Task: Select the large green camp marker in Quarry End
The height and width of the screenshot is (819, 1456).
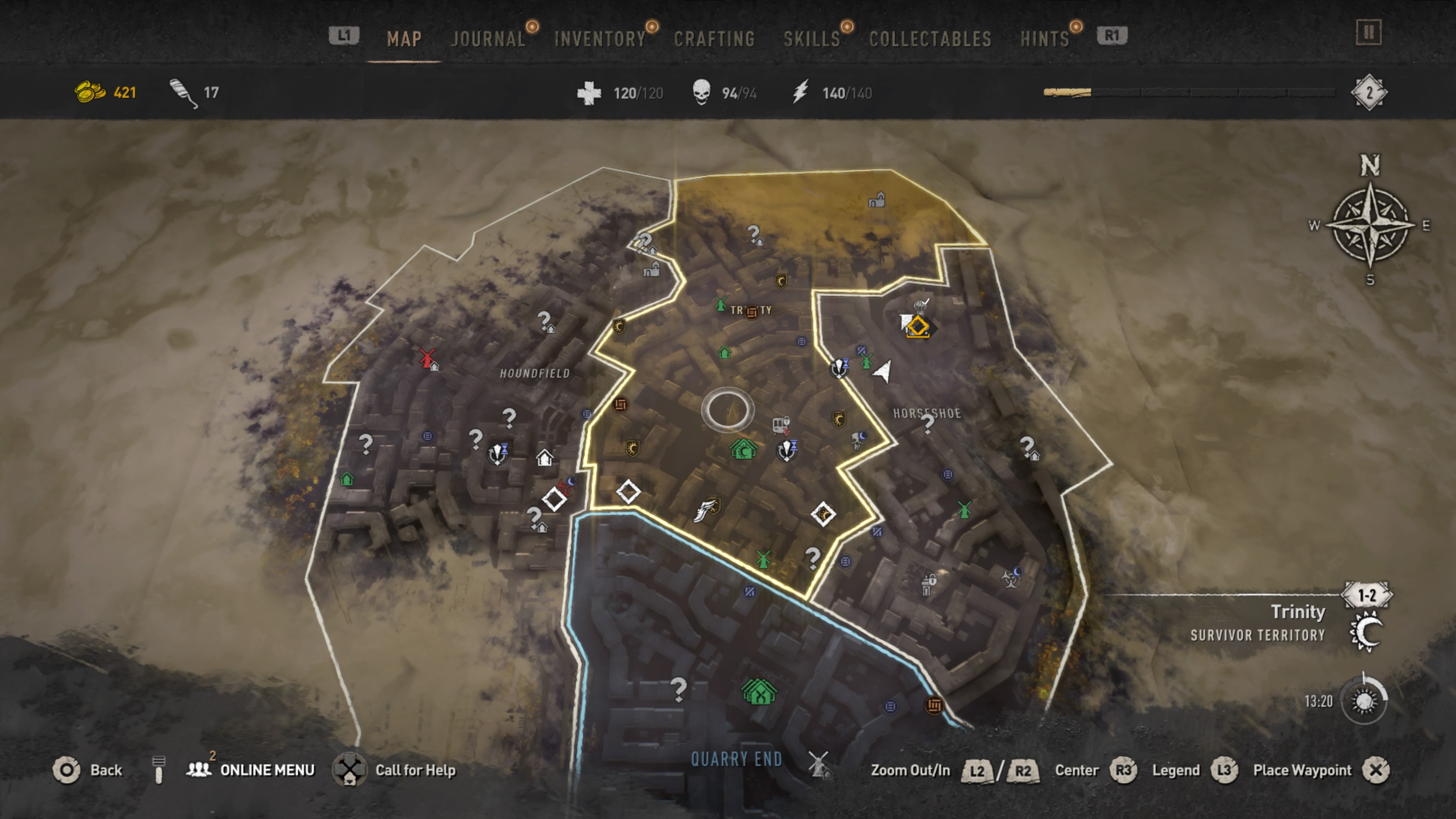Action: pyautogui.click(x=759, y=692)
